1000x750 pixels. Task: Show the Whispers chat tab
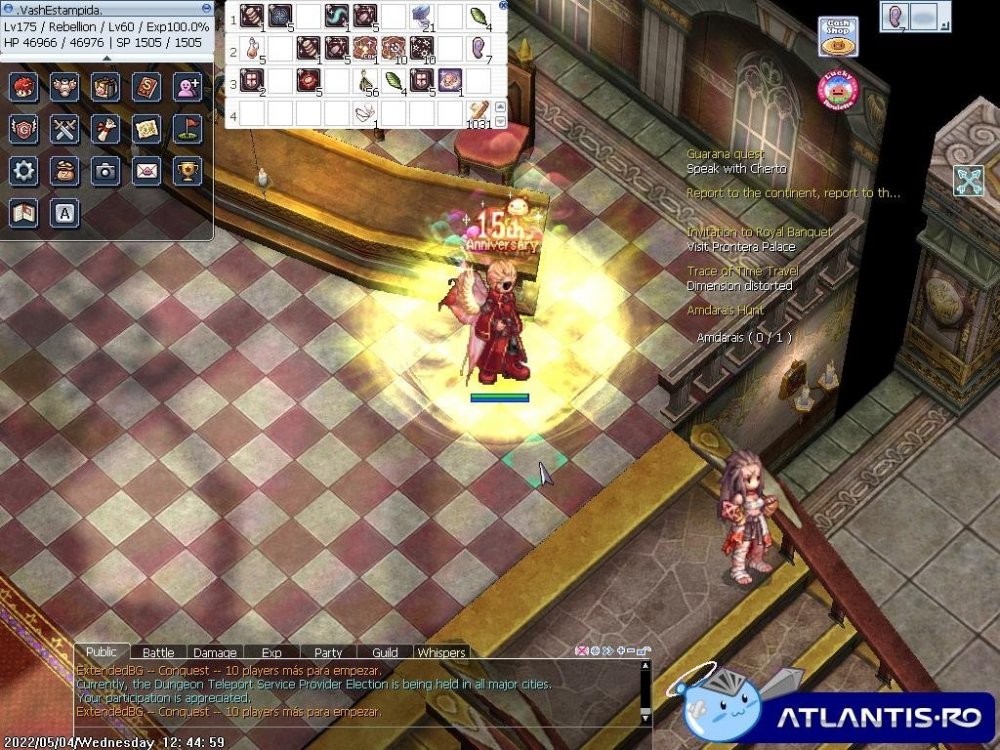(441, 653)
